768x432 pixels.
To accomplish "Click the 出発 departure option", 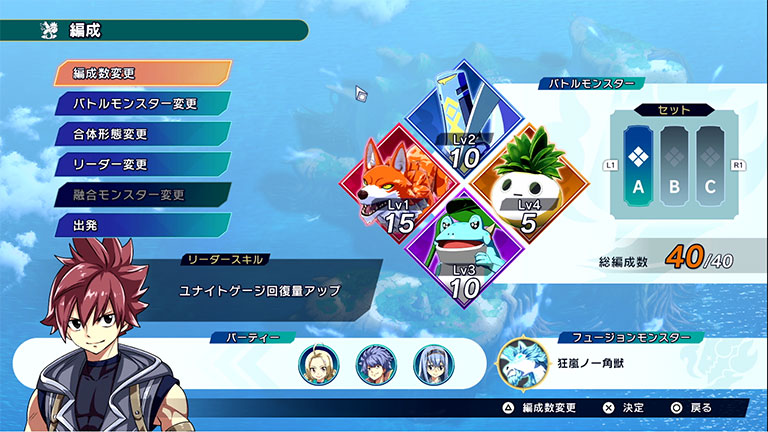I will click(143, 224).
